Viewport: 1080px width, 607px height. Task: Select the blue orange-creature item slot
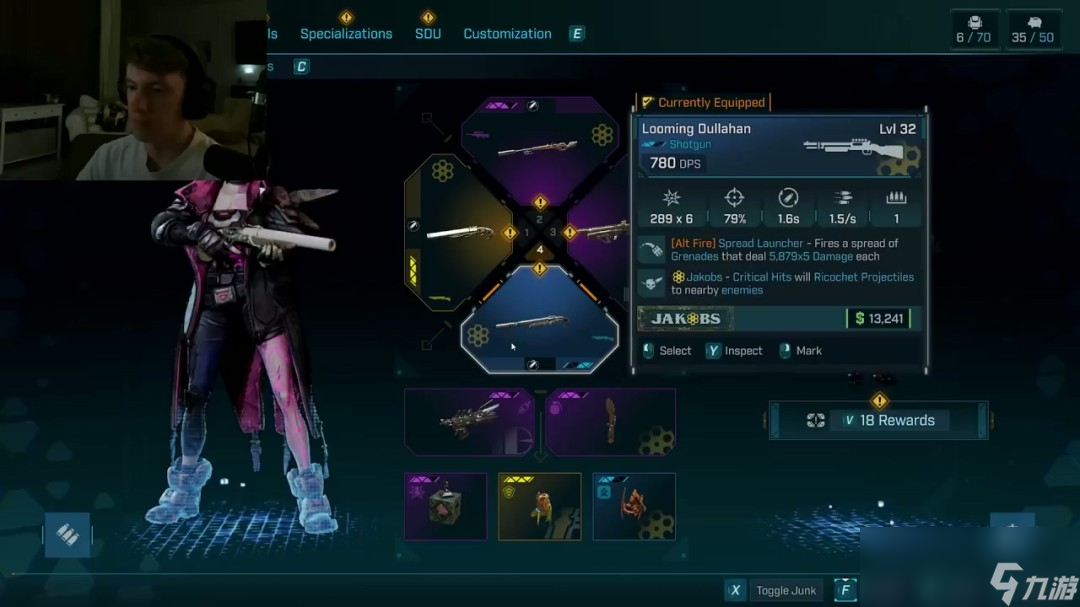pos(634,506)
